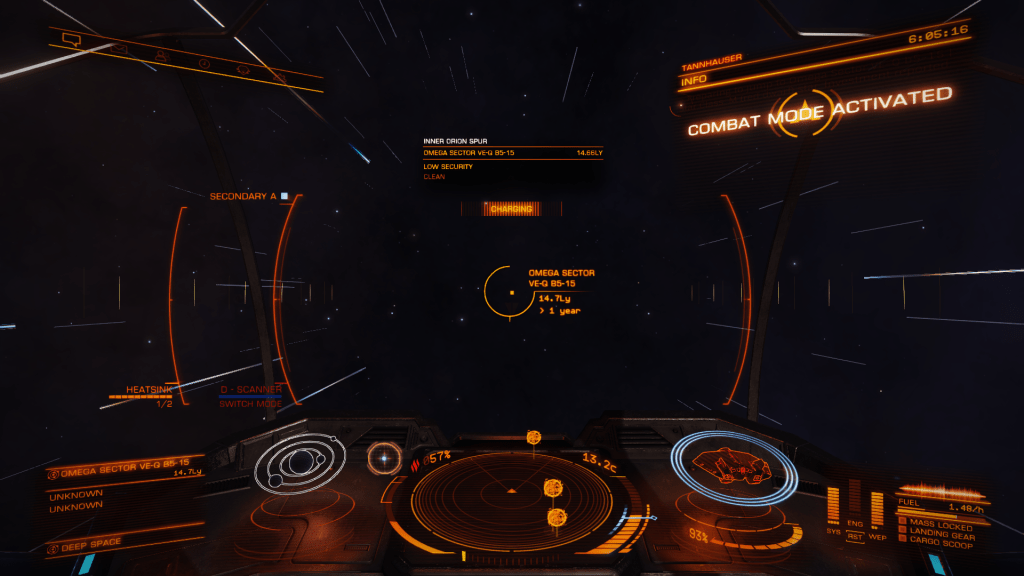Show the friends and wing tab

click(x=160, y=54)
